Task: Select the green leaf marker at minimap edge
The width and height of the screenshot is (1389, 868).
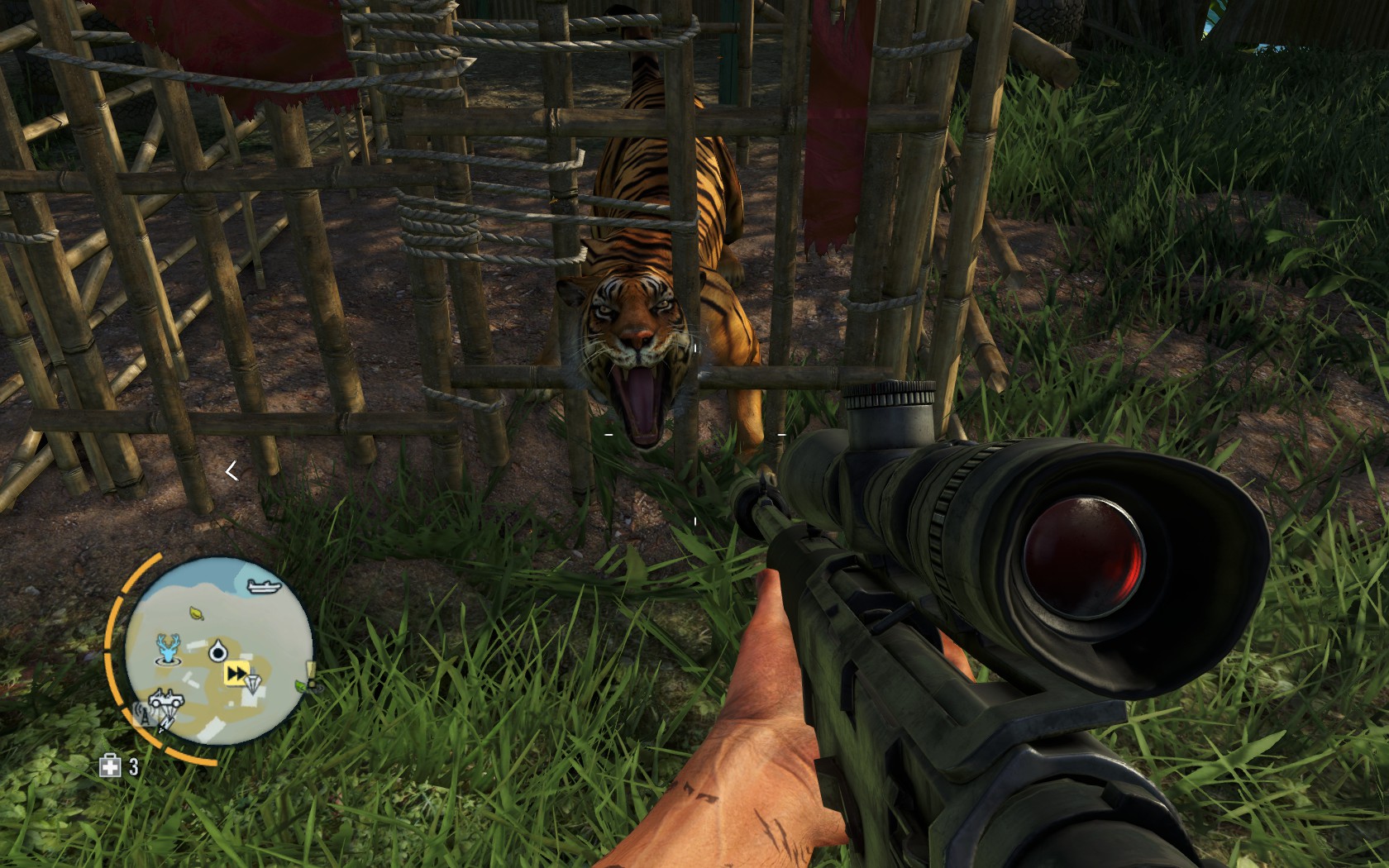Action: [301, 685]
